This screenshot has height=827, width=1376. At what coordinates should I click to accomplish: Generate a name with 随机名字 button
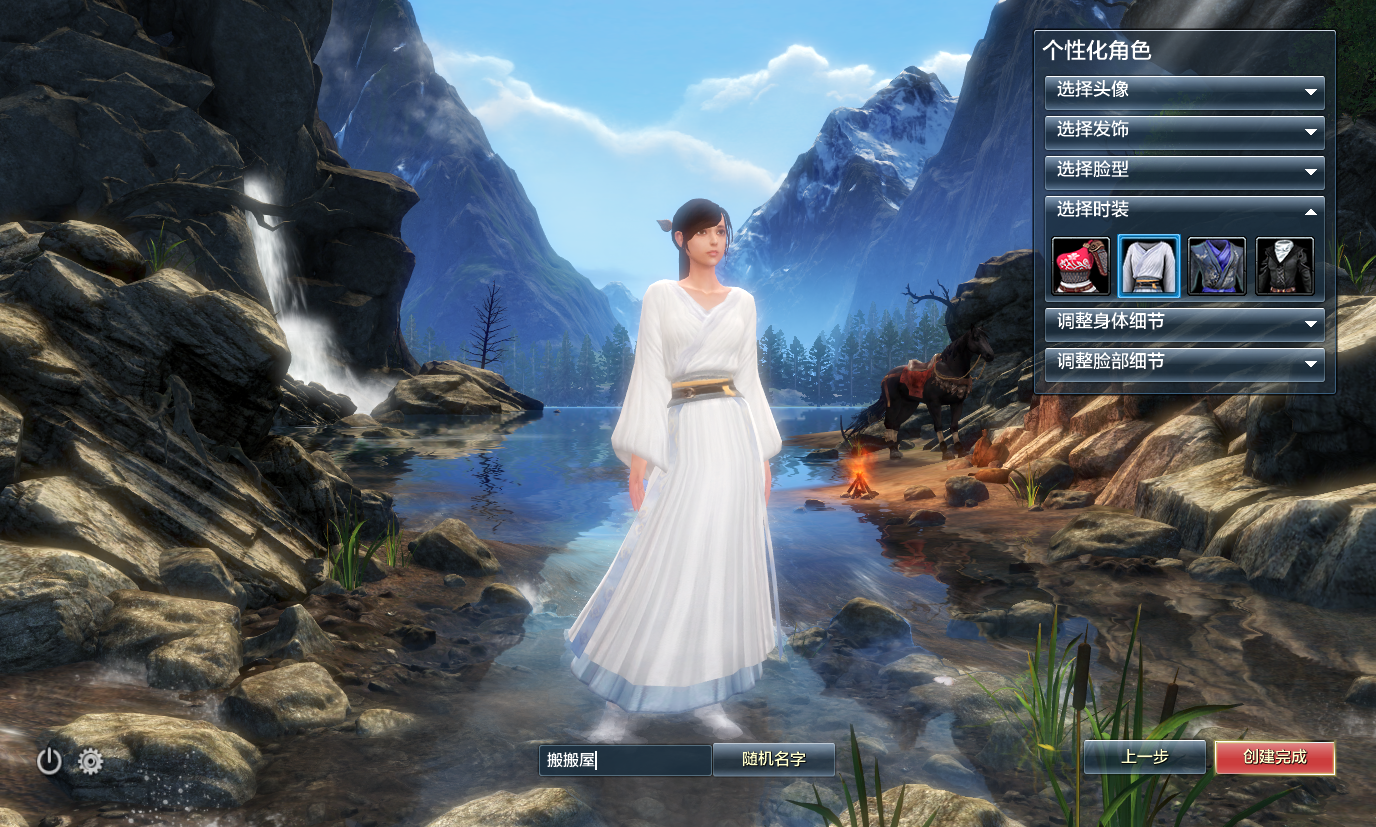pos(774,759)
